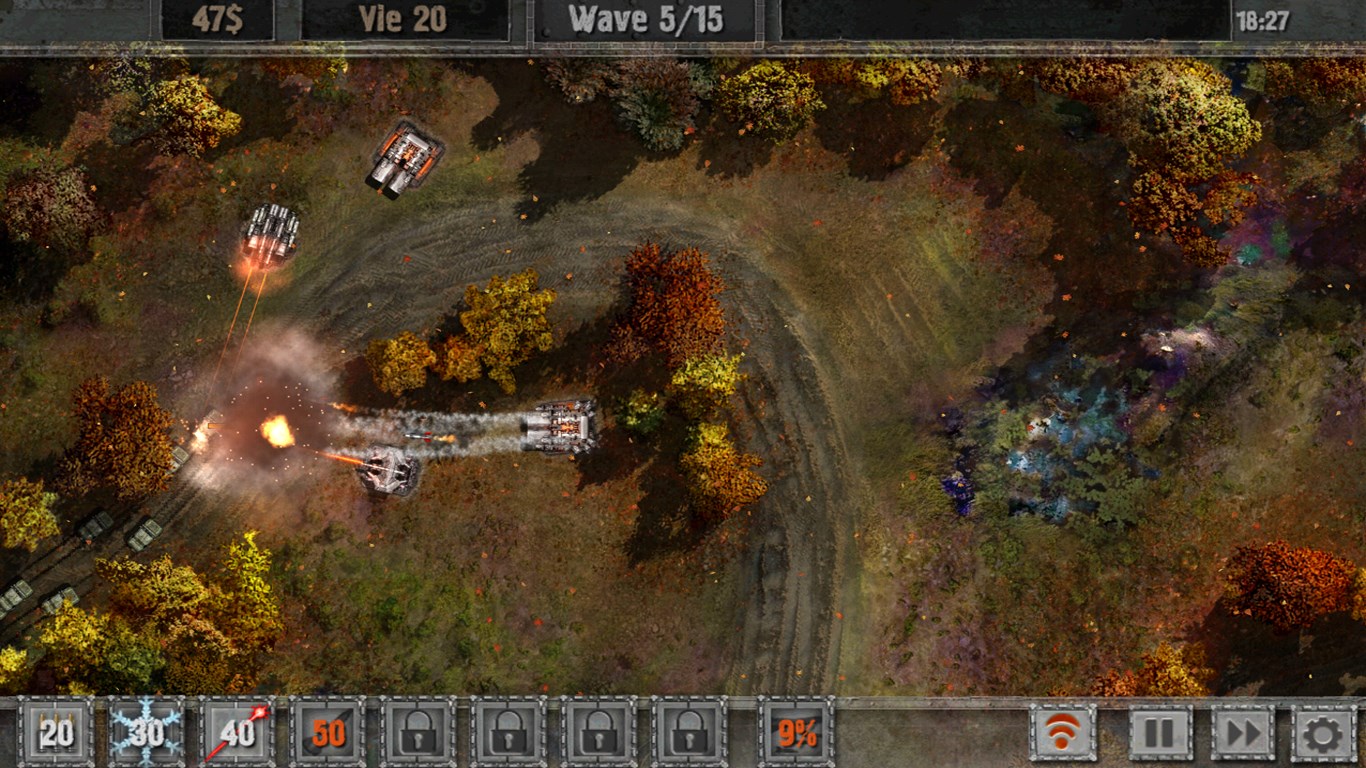Click the red signal waves button
Viewport: 1366px width, 768px height.
pyautogui.click(x=1063, y=733)
